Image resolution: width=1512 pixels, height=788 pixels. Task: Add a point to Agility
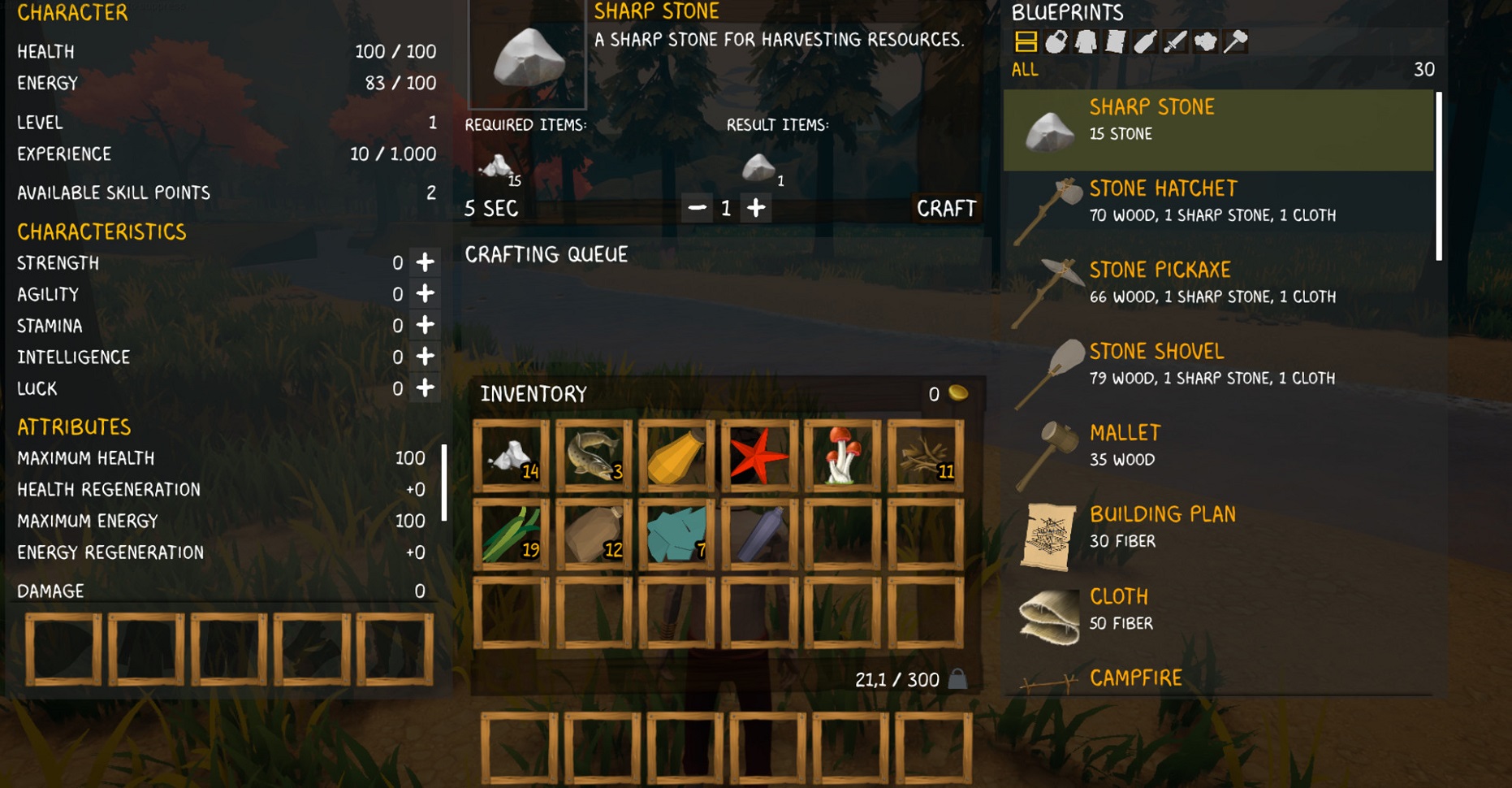click(x=425, y=294)
